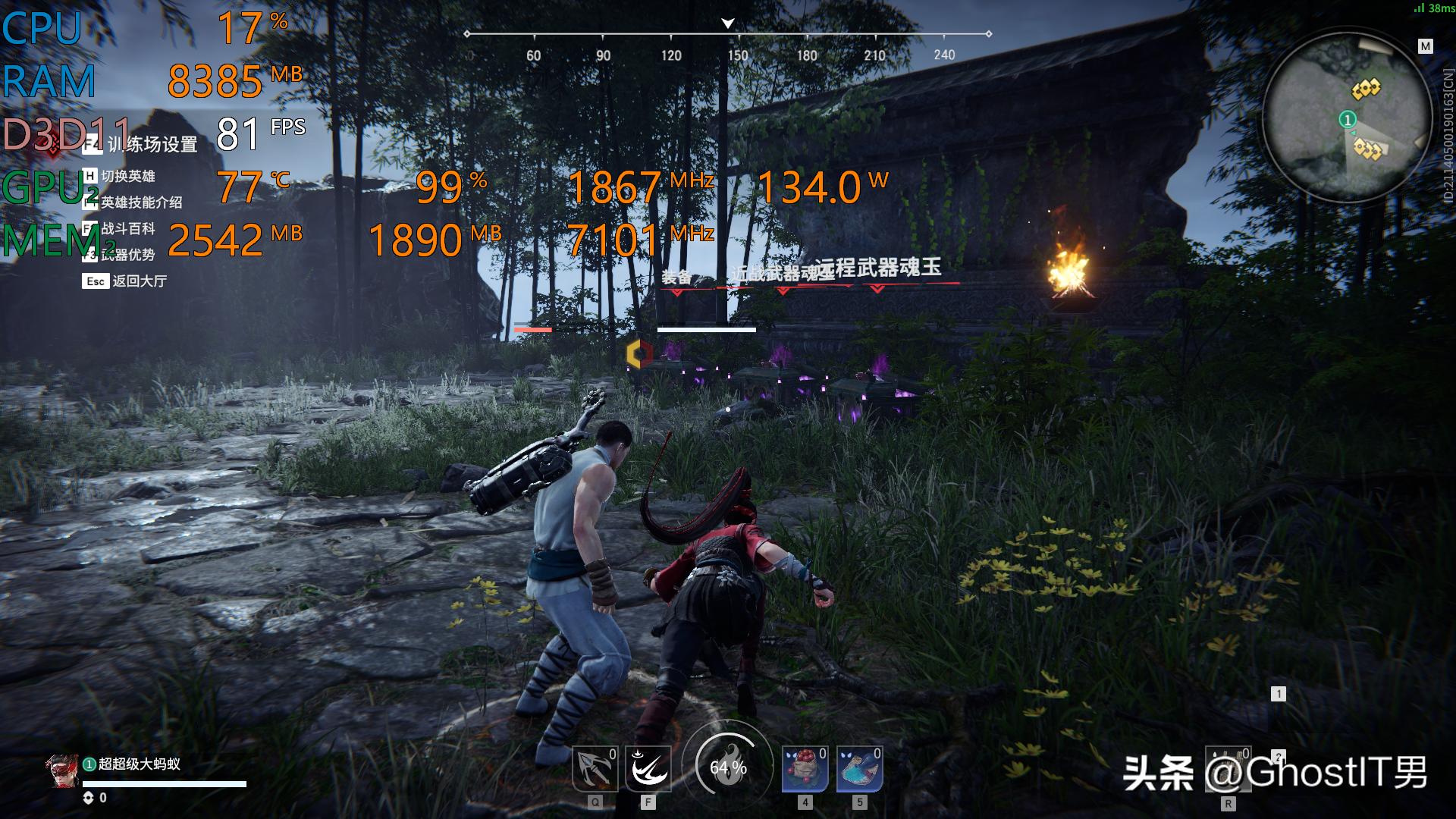Viewport: 1456px width, 819px height.
Task: Select the blue armor powder item slot
Action: click(x=859, y=769)
